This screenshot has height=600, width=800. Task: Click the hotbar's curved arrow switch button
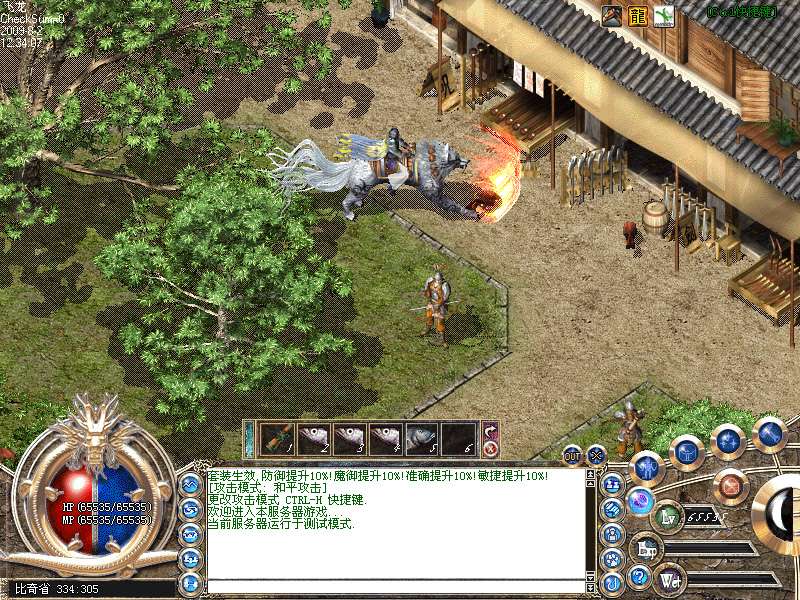click(x=490, y=431)
